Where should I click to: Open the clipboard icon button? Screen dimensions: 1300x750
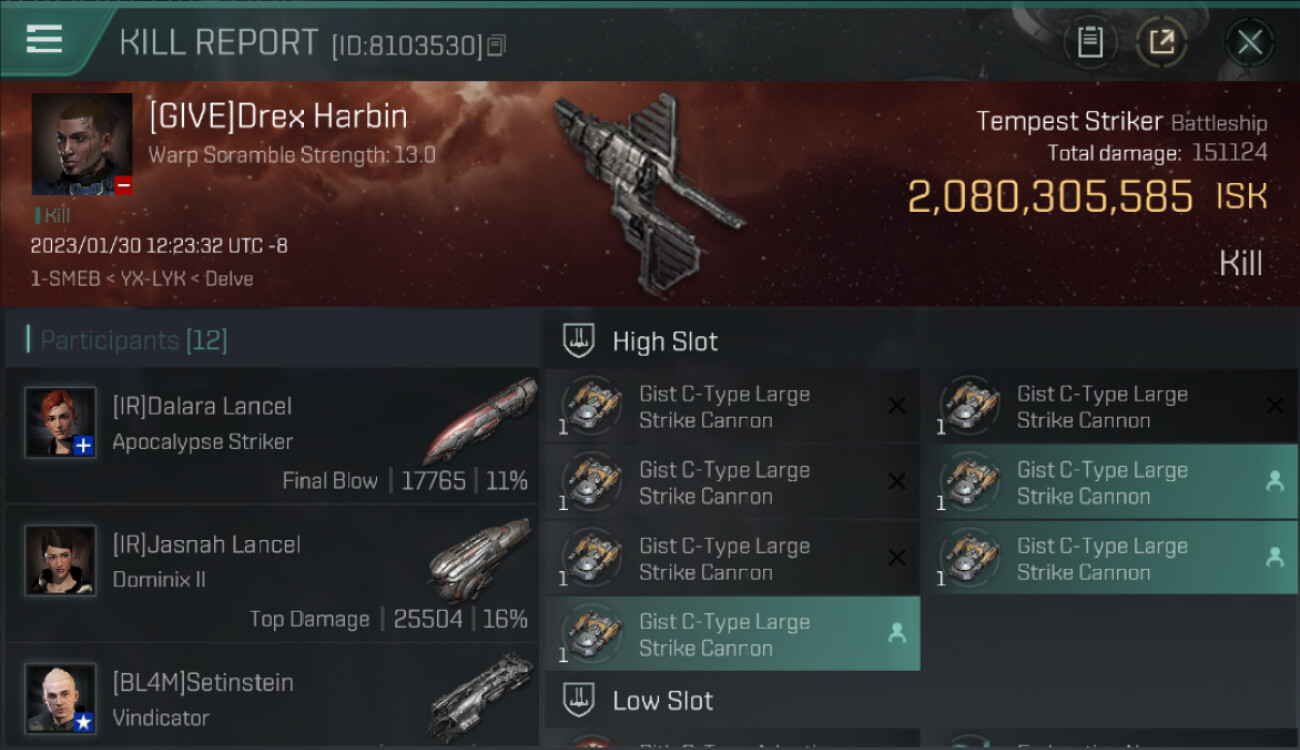coord(1089,42)
